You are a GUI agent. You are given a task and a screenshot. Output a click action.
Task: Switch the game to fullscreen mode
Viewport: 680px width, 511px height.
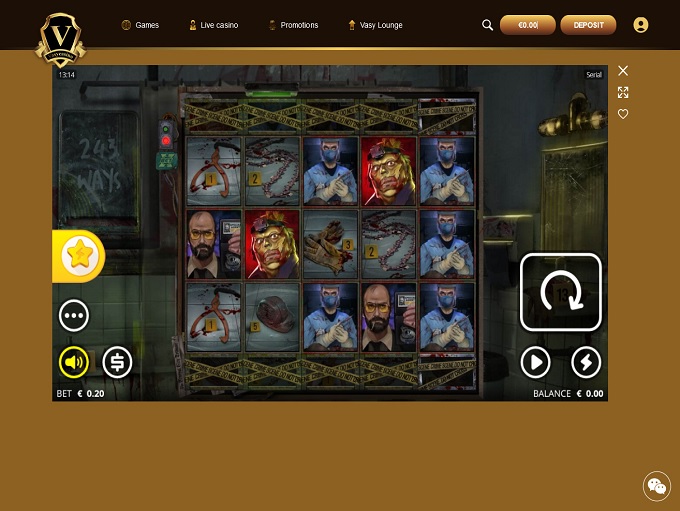click(623, 92)
